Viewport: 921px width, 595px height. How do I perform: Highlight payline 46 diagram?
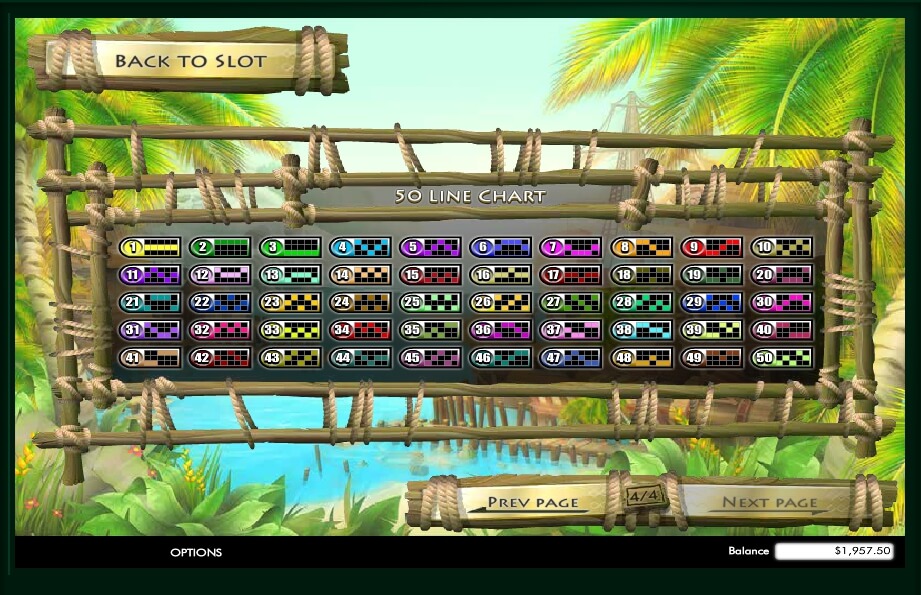click(500, 357)
